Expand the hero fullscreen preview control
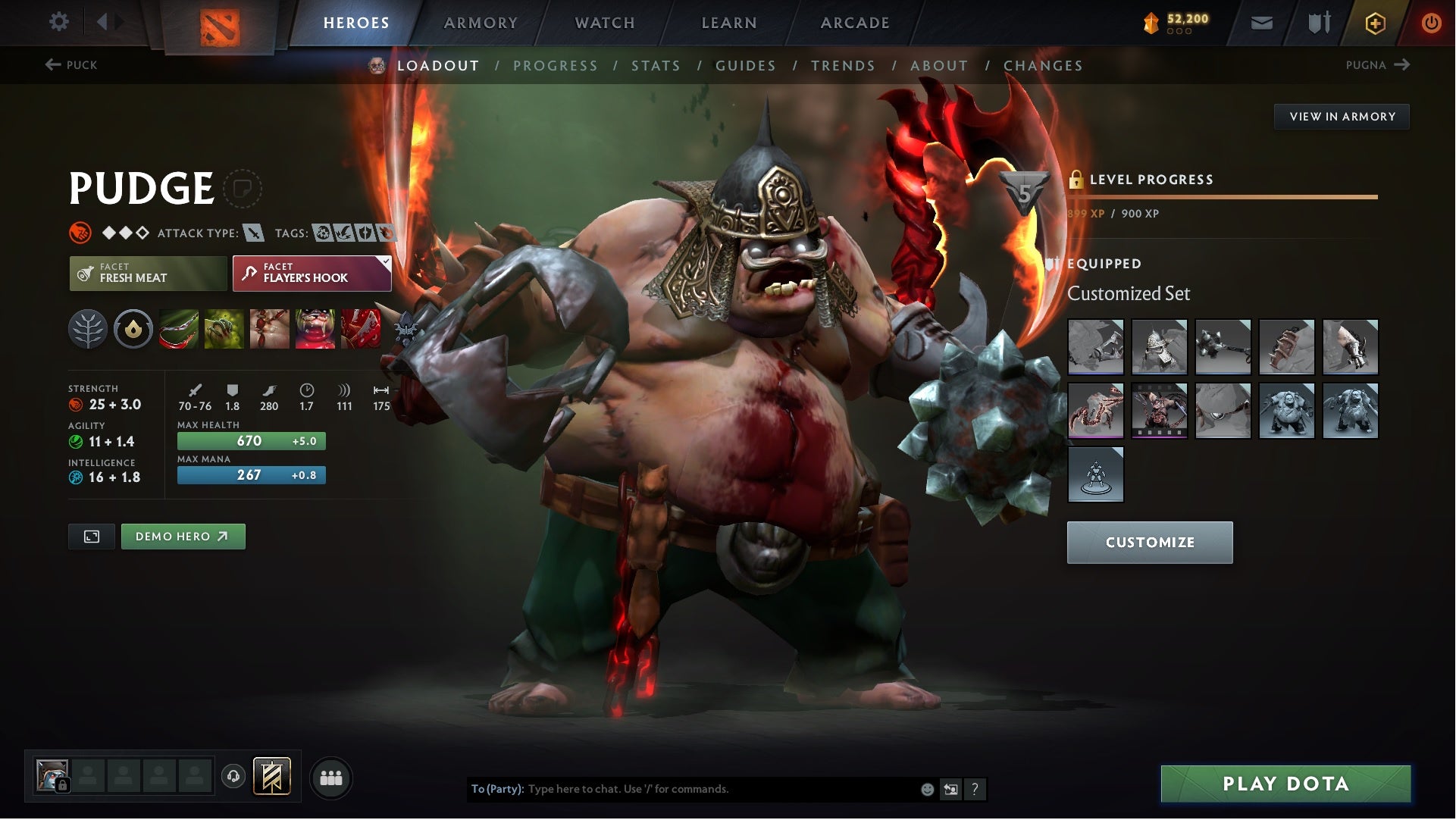1456x820 pixels. [91, 536]
